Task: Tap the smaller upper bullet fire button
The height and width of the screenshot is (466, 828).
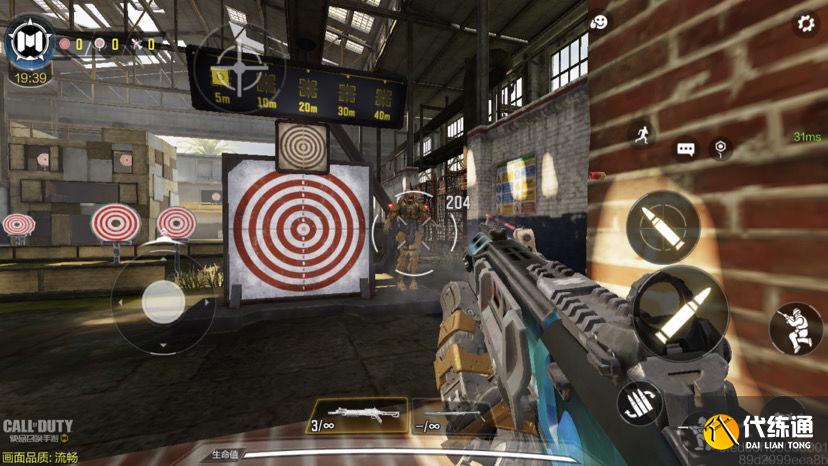Action: (x=662, y=227)
